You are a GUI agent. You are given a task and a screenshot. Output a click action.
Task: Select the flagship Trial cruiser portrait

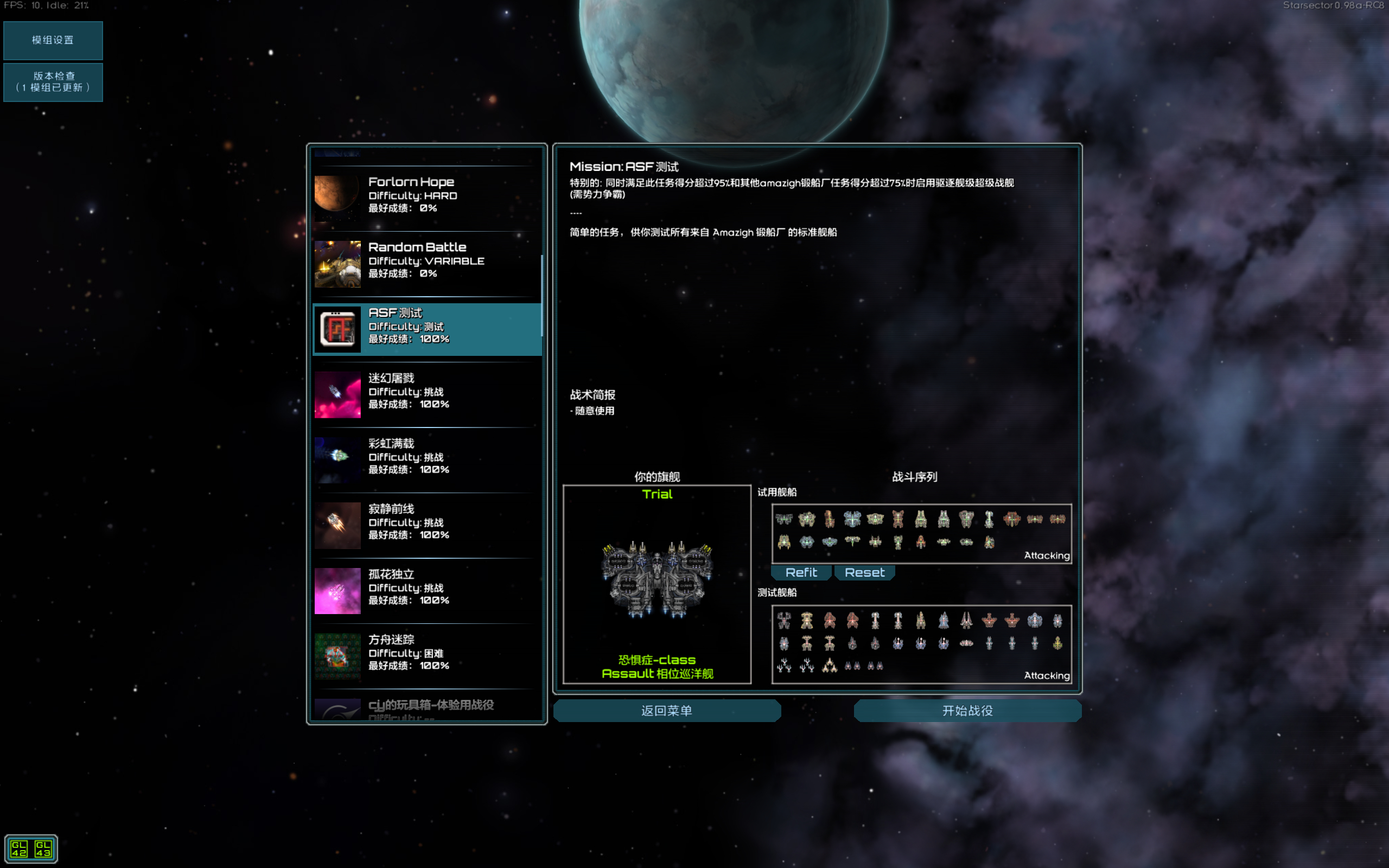(x=657, y=581)
